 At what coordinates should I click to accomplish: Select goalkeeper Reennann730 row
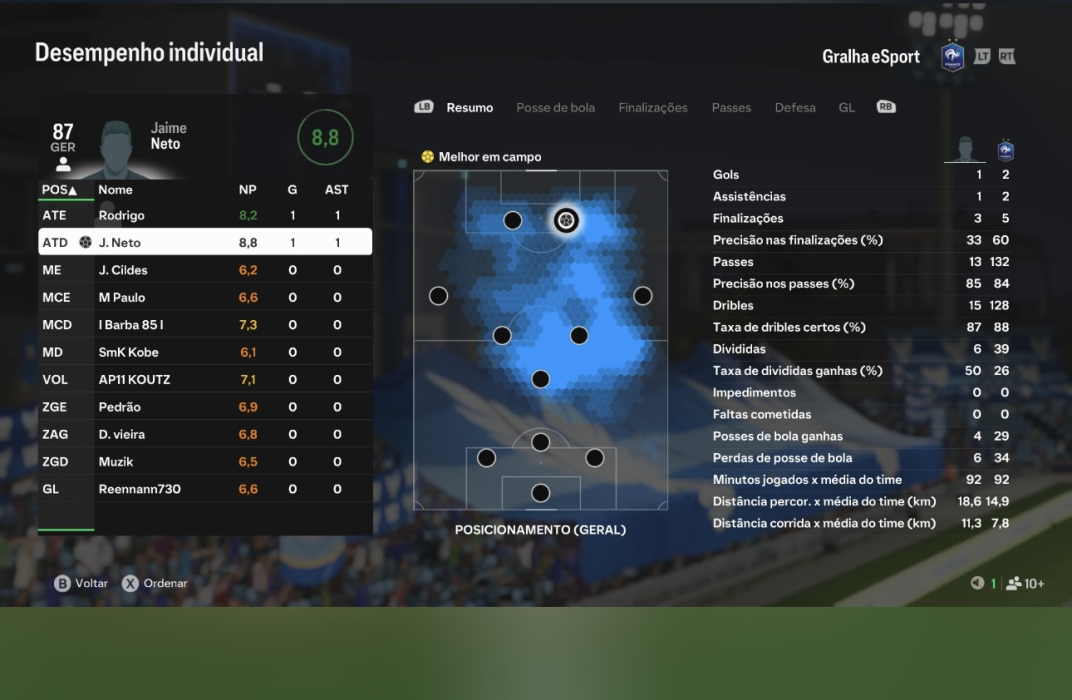(205, 489)
